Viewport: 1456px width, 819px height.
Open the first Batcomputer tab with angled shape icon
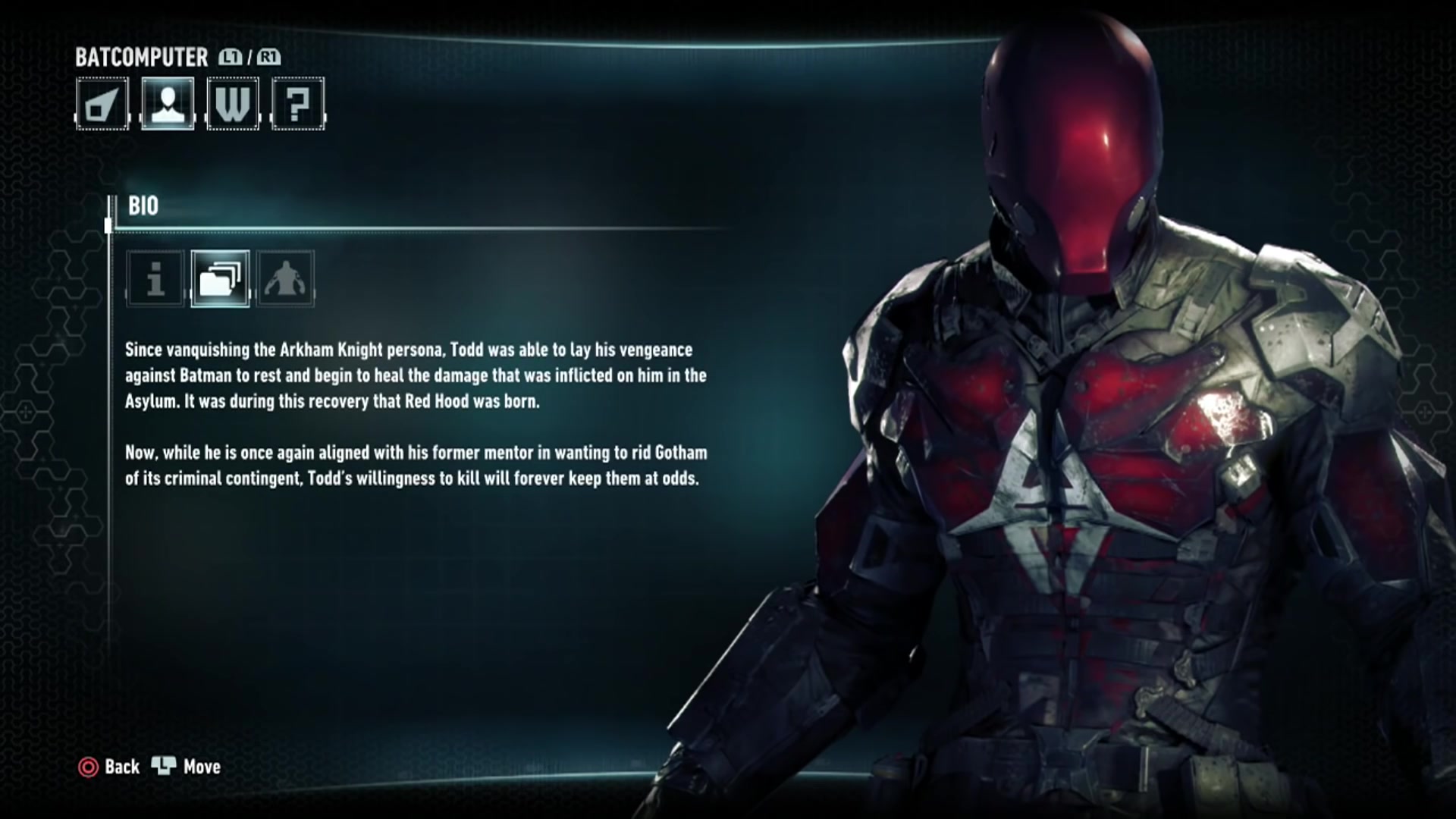[x=102, y=104]
